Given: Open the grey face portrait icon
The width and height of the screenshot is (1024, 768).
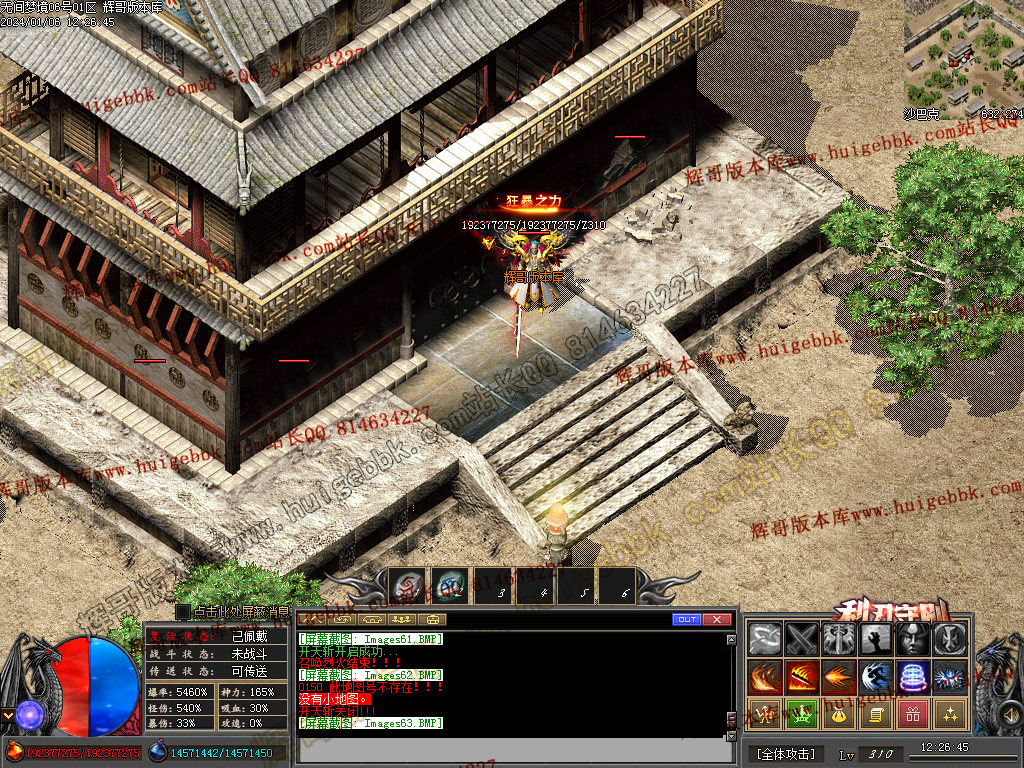Looking at the screenshot, I should click(x=913, y=639).
